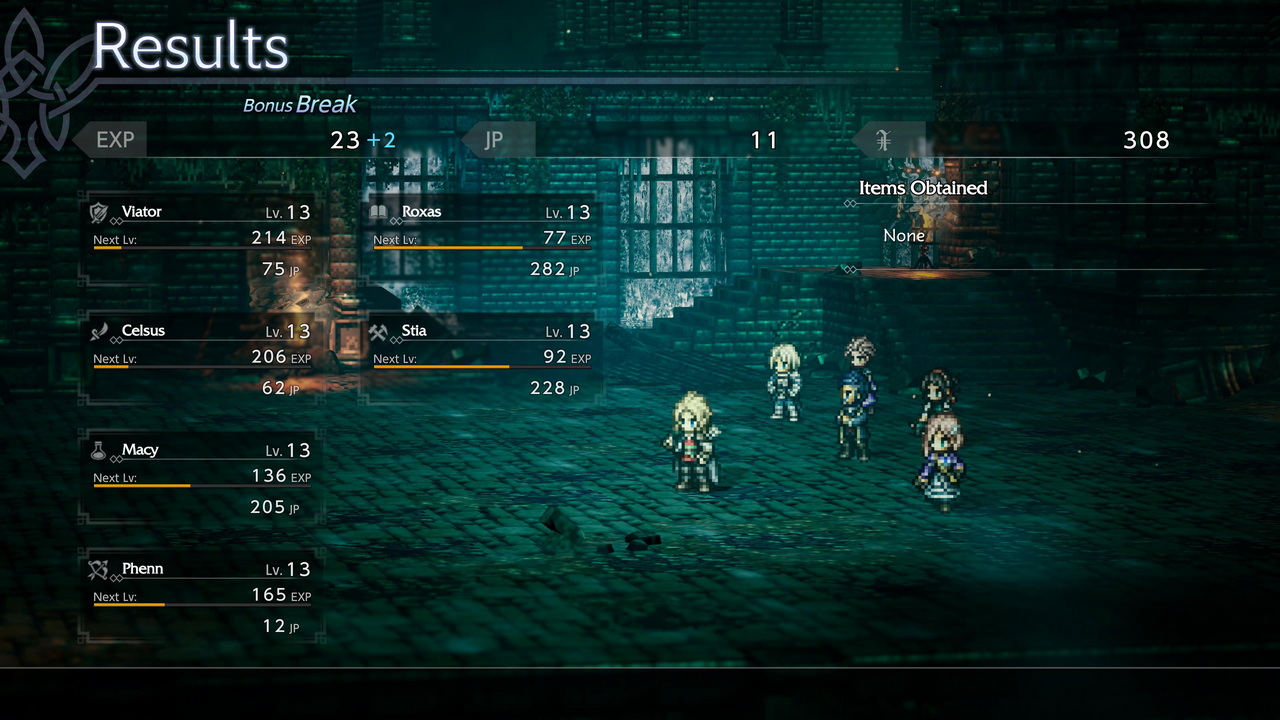Select Viator's result panel
The image size is (1280, 720).
(x=200, y=240)
